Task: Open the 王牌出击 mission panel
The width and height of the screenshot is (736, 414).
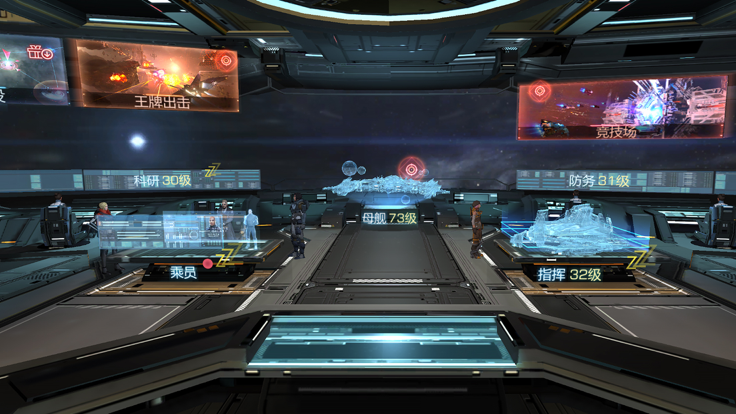Action: [x=155, y=75]
